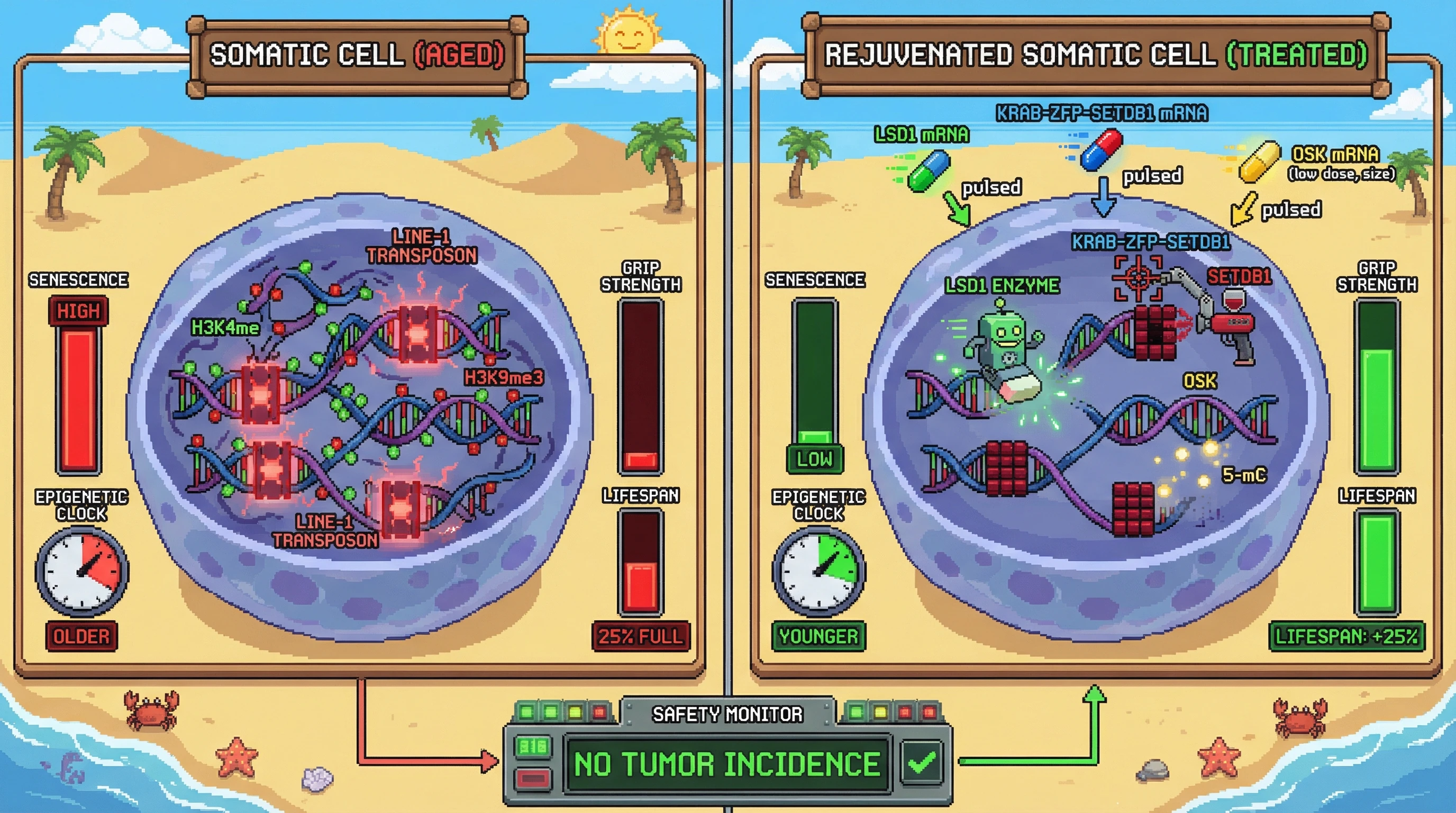Click the green checkmark on Safety Monitor
This screenshot has height=813, width=1456.
[922, 763]
